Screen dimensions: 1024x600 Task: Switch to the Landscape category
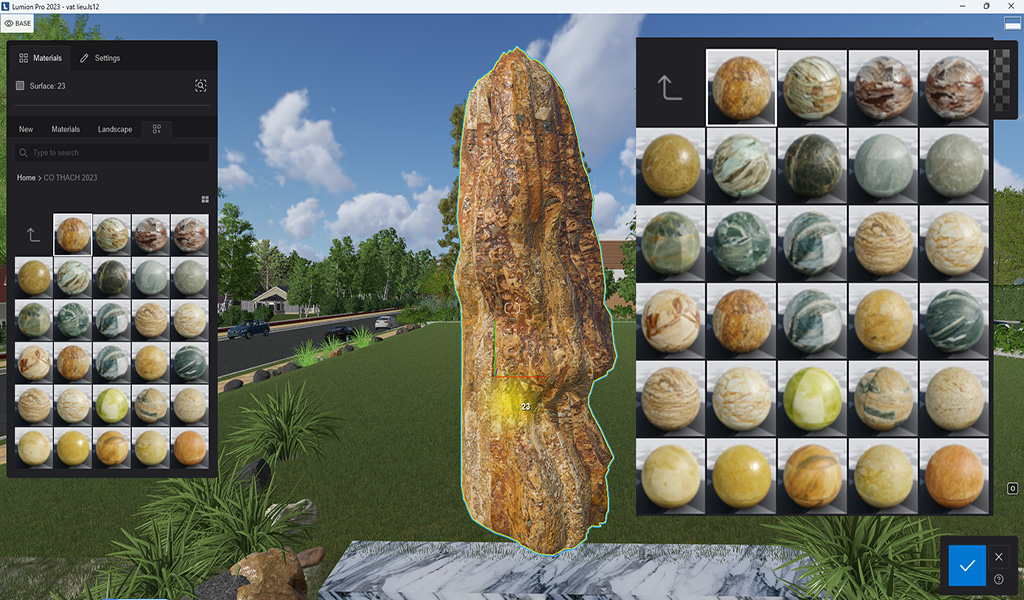pyautogui.click(x=115, y=129)
